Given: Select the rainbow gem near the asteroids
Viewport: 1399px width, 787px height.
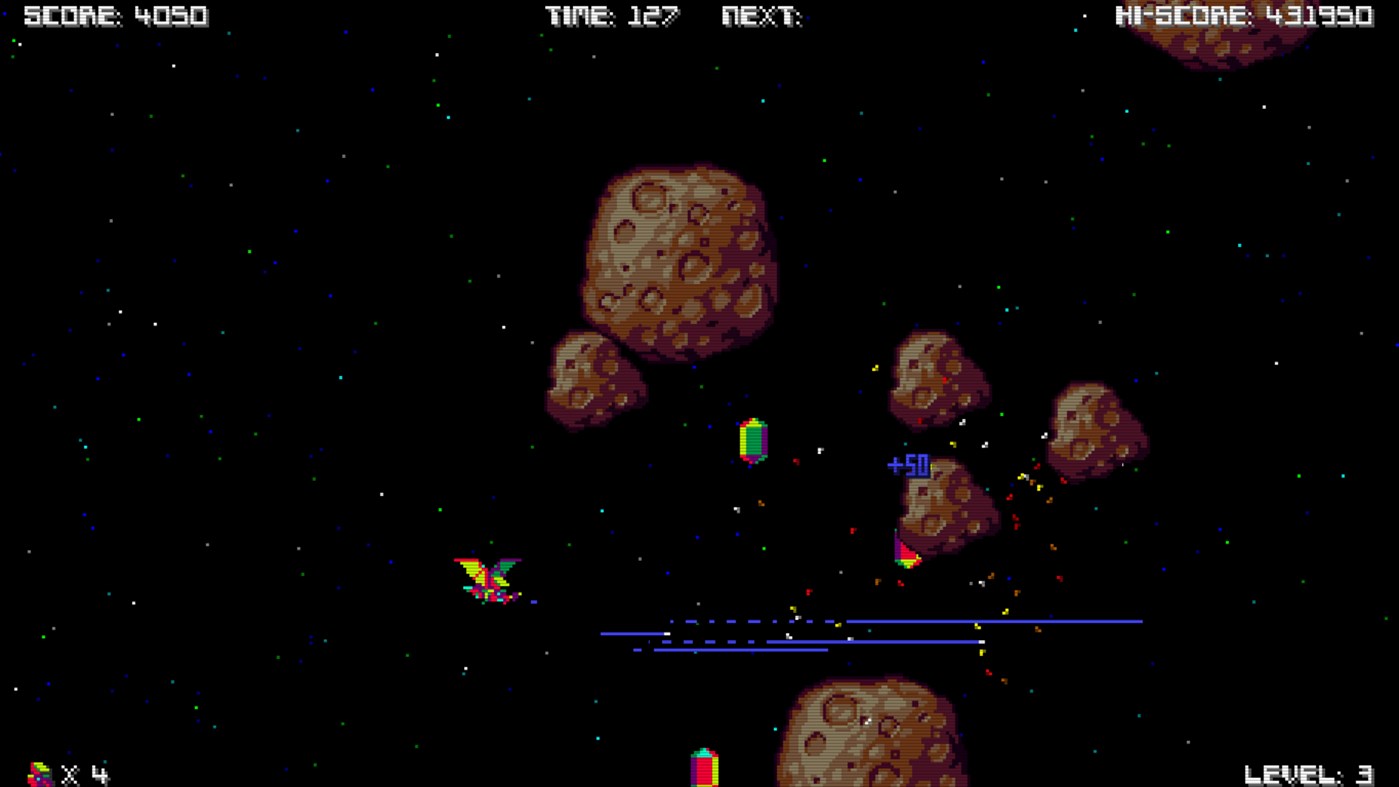Looking at the screenshot, I should click(751, 440).
